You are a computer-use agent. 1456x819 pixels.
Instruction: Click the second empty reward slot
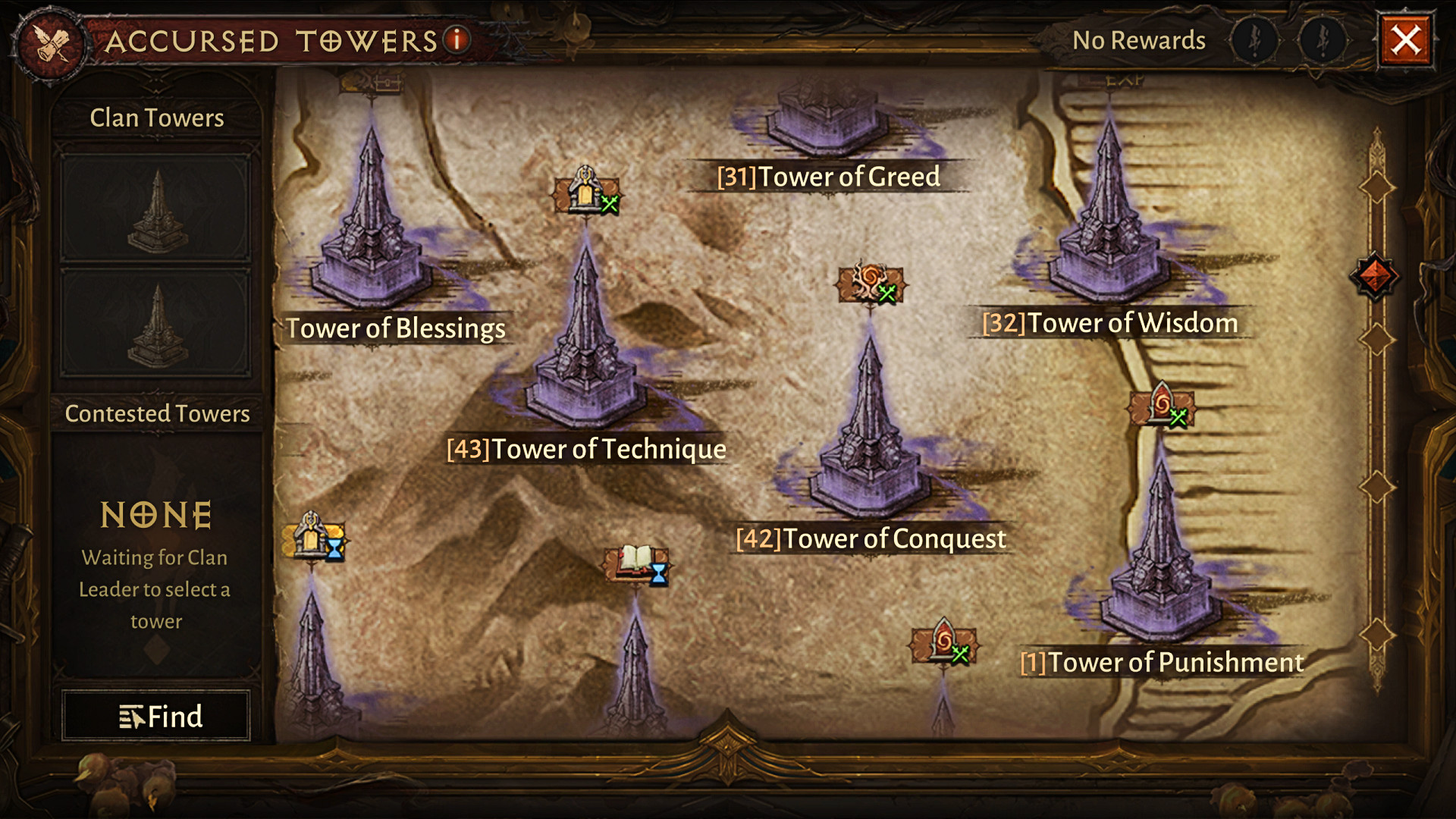point(1323,39)
